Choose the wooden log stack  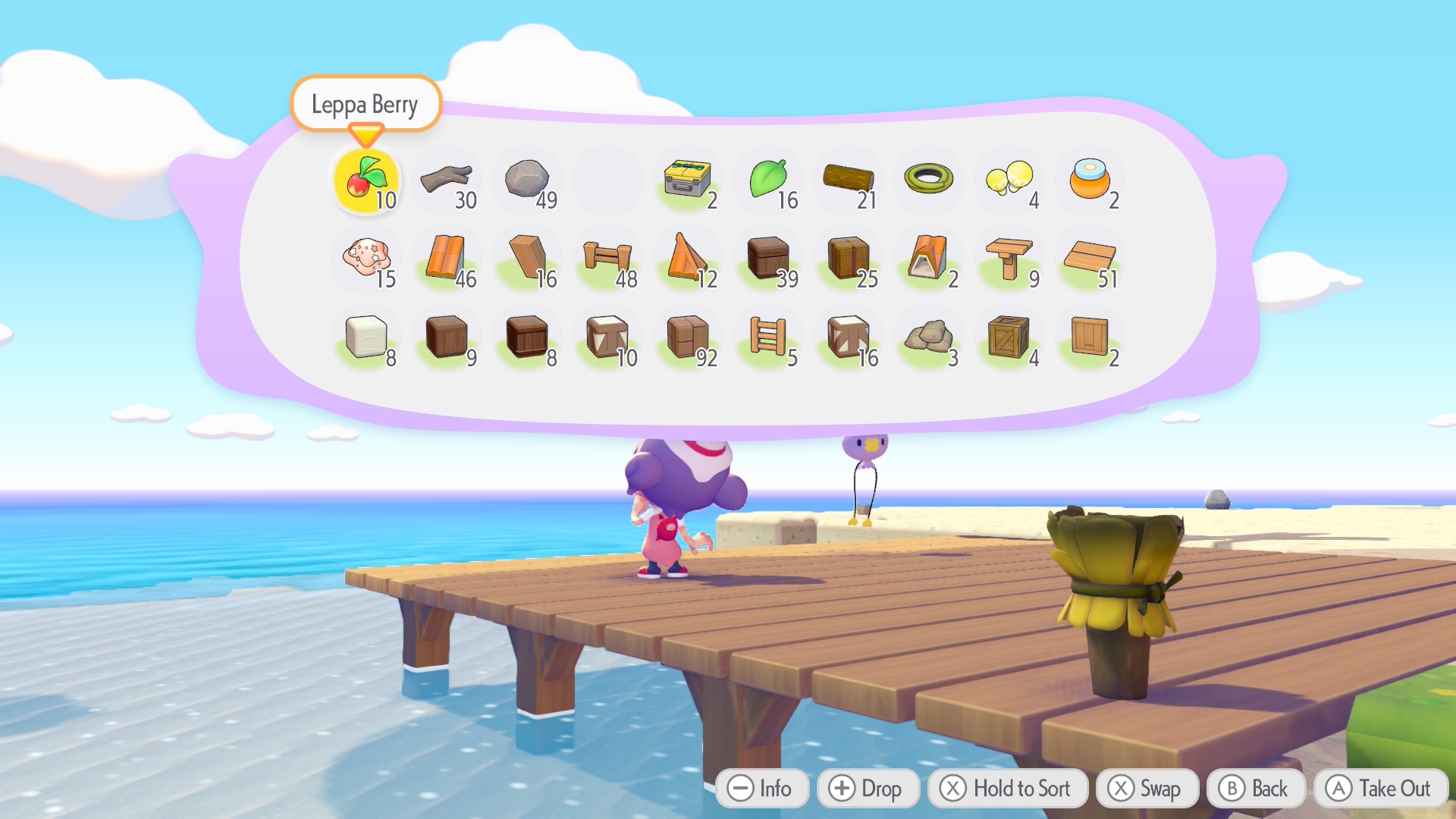[849, 180]
